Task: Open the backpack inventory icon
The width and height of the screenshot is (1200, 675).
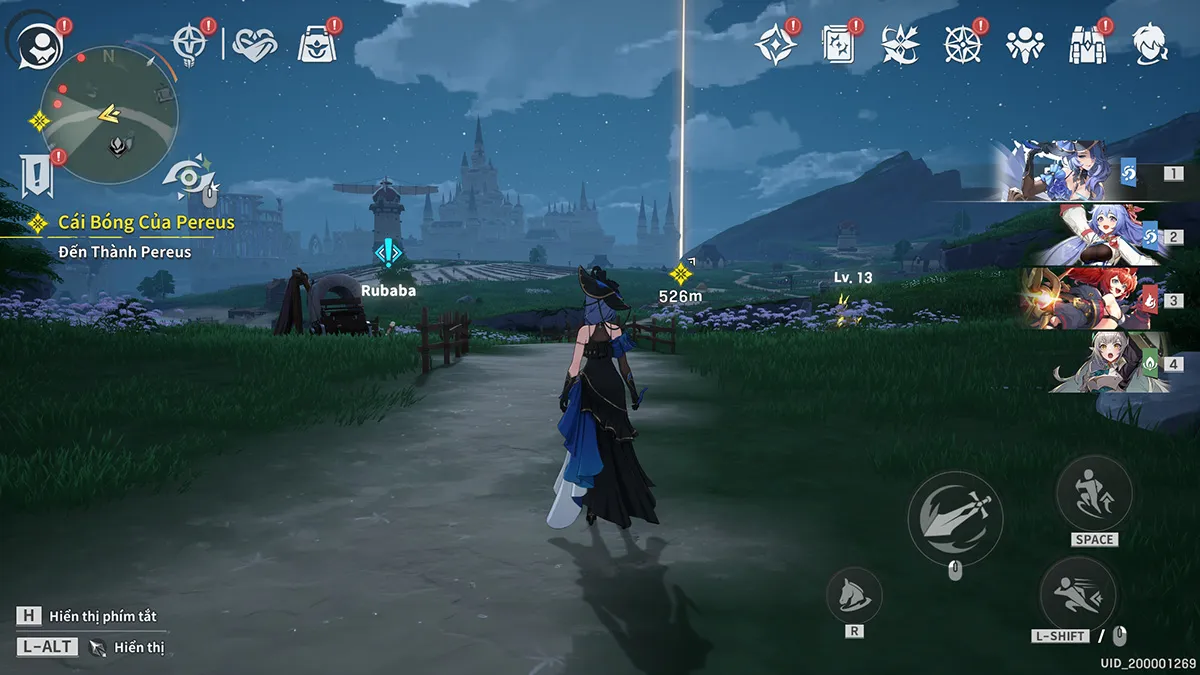Action: click(x=1087, y=45)
